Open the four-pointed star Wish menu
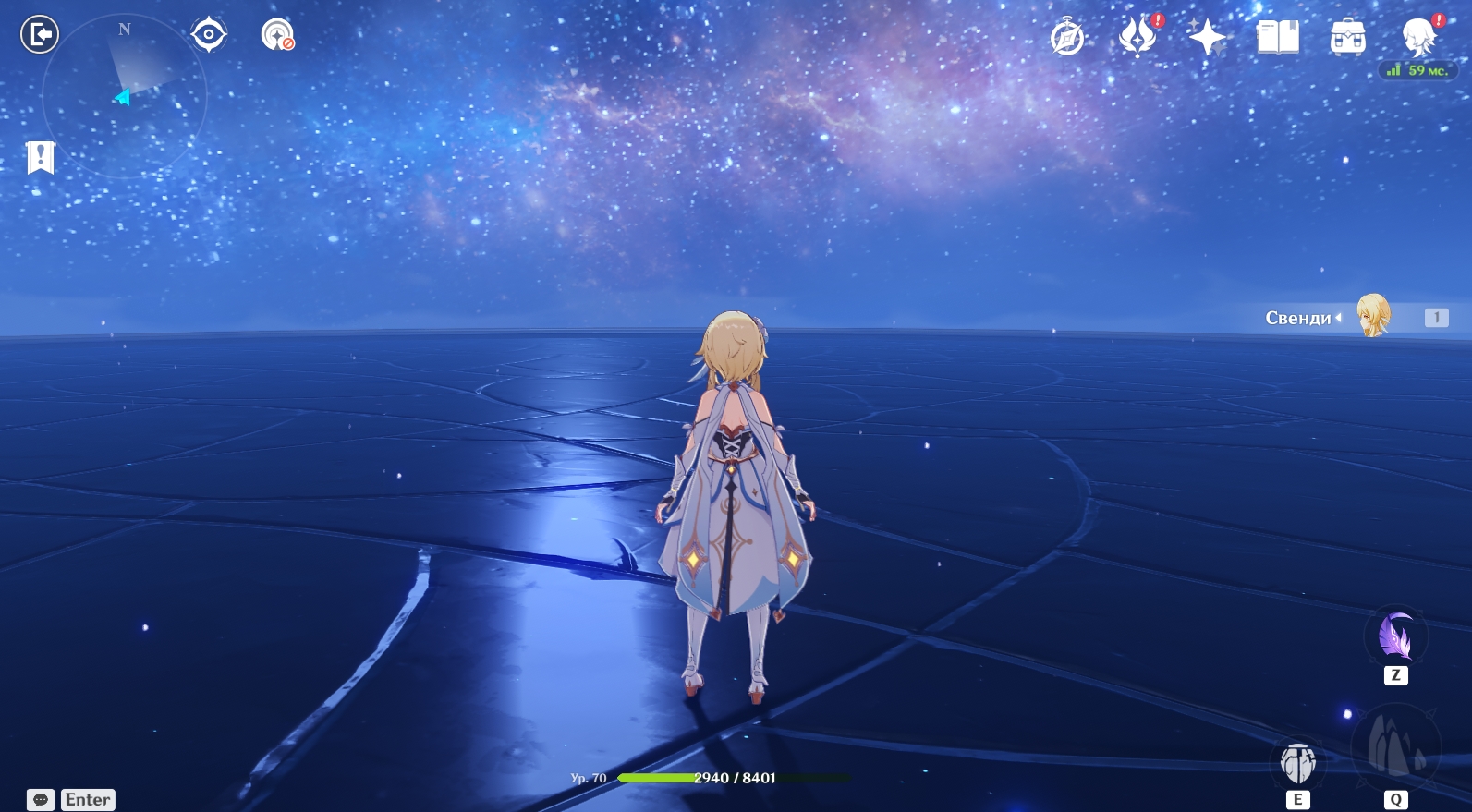 (x=1207, y=38)
